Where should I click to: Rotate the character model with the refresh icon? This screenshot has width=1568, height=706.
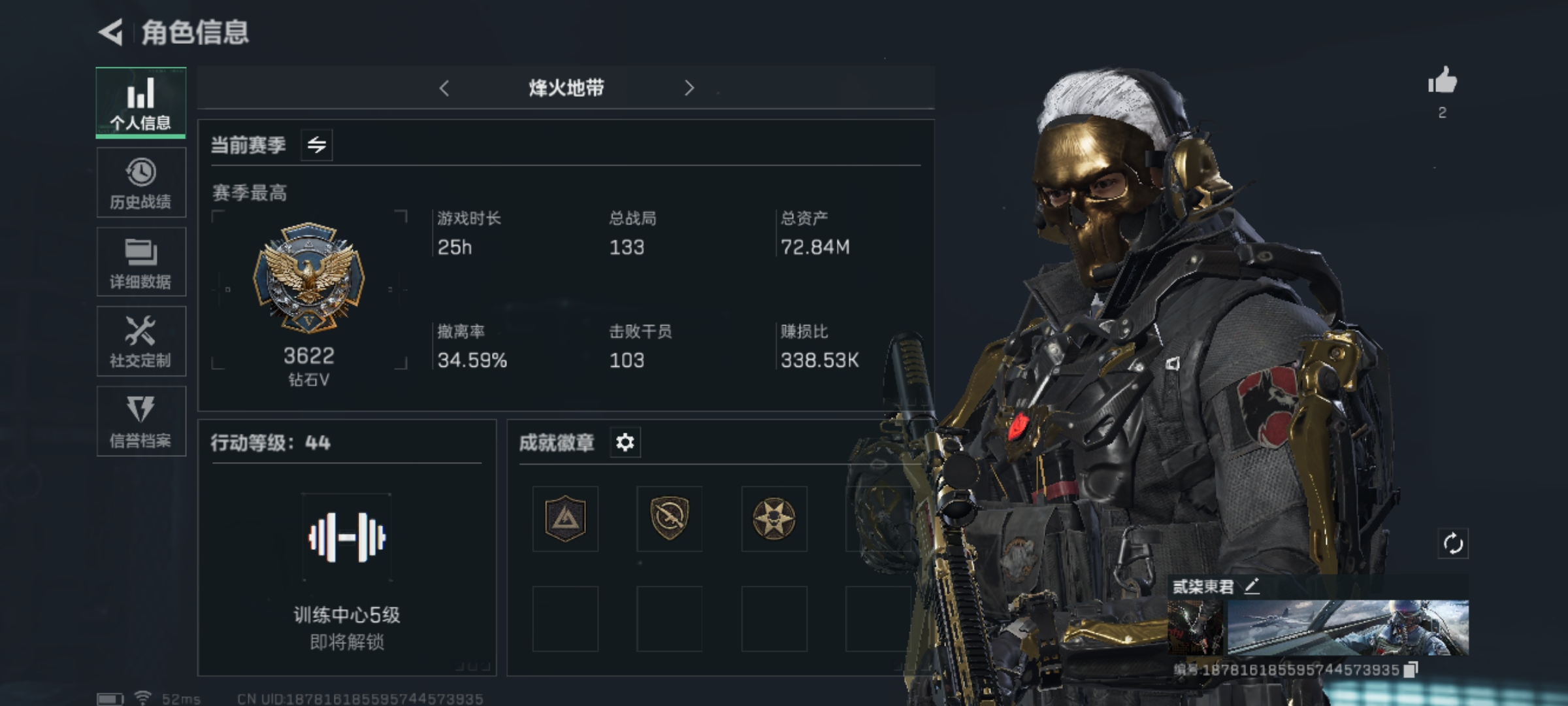tap(1453, 543)
